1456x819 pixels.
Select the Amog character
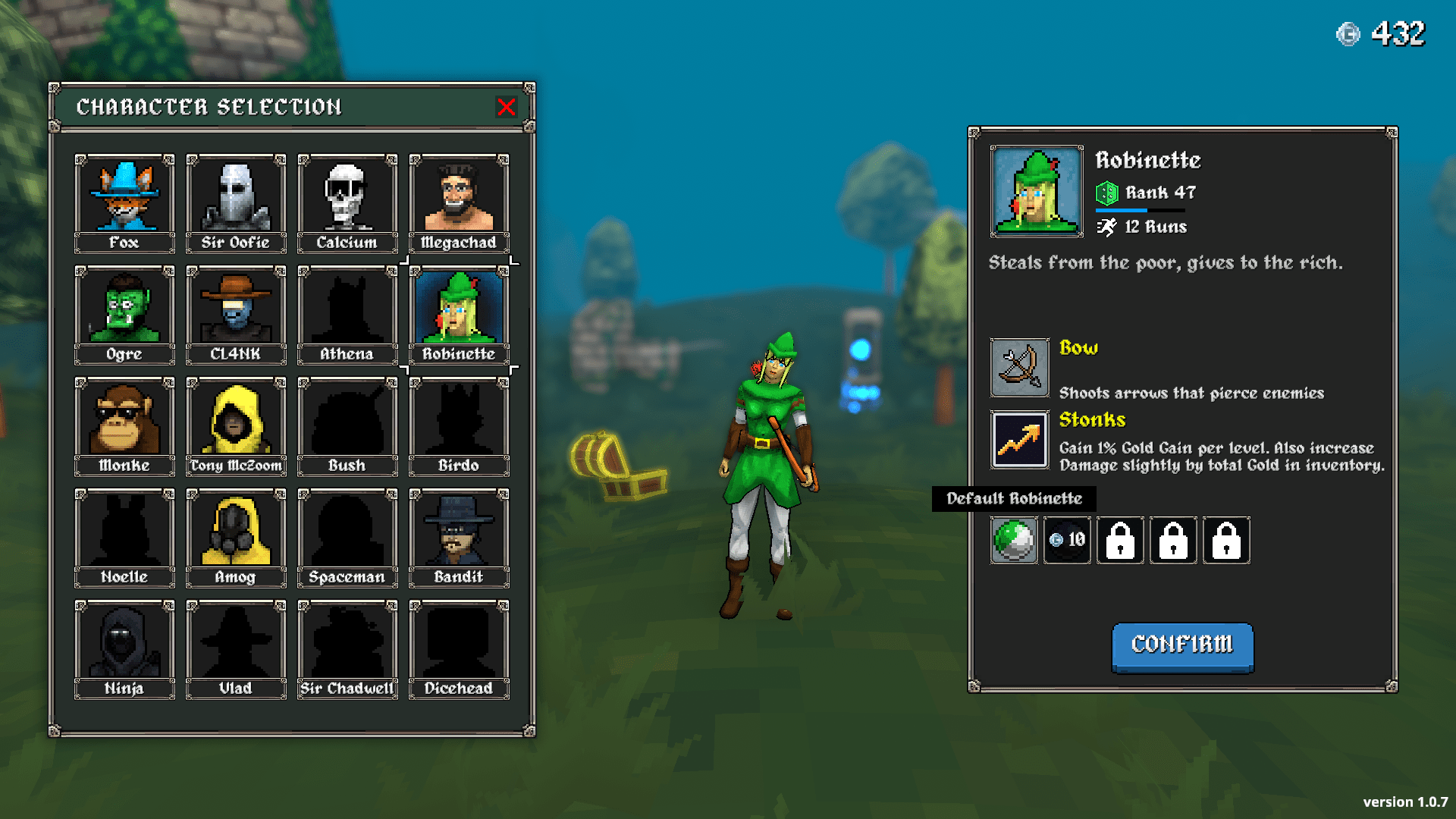point(235,531)
